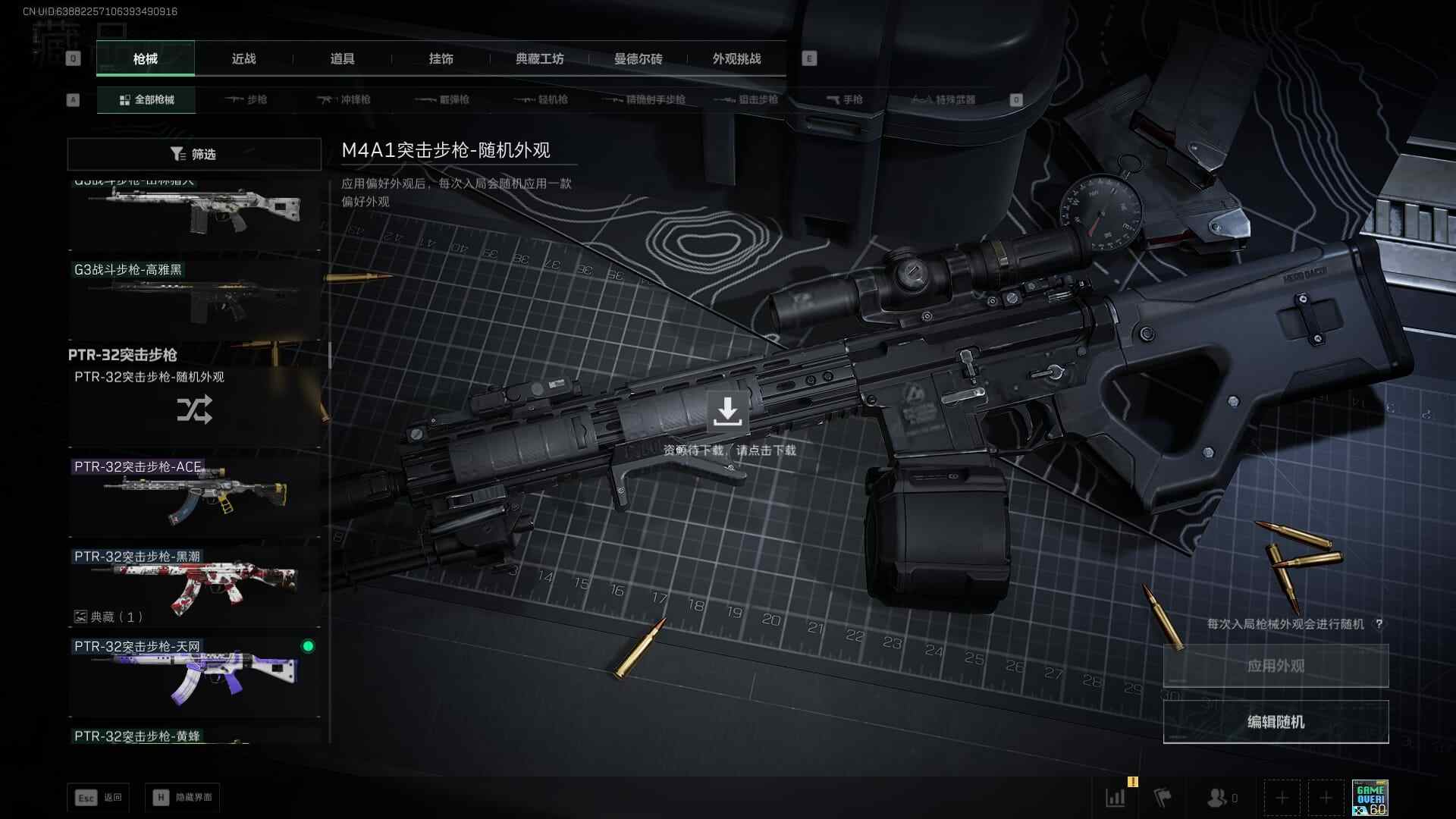
Task: Filter by 手枪 (pistol) category
Action: pos(844,100)
